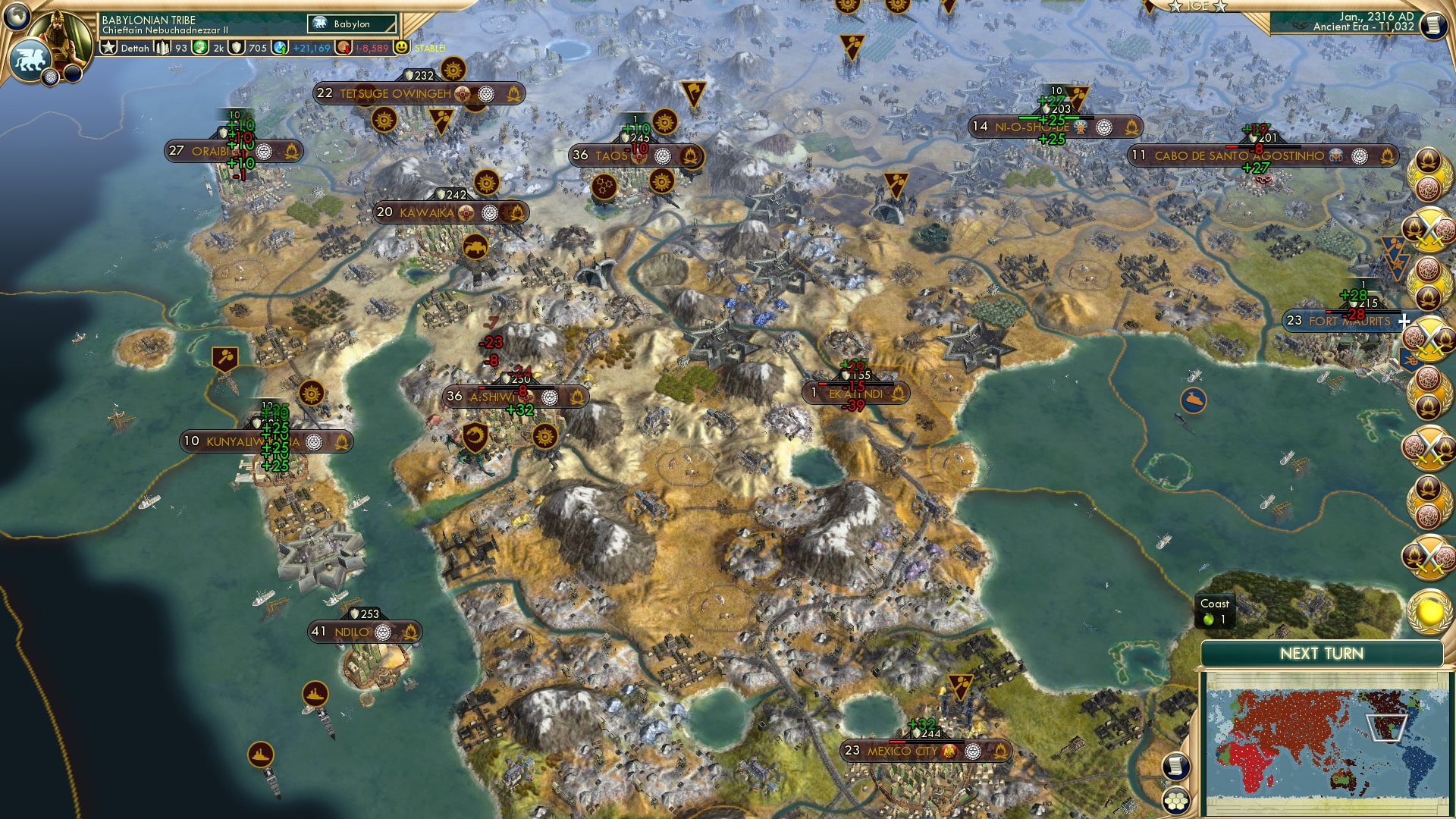
Task: Open the Tetsuge Owingeh city banner
Action: pyautogui.click(x=394, y=94)
